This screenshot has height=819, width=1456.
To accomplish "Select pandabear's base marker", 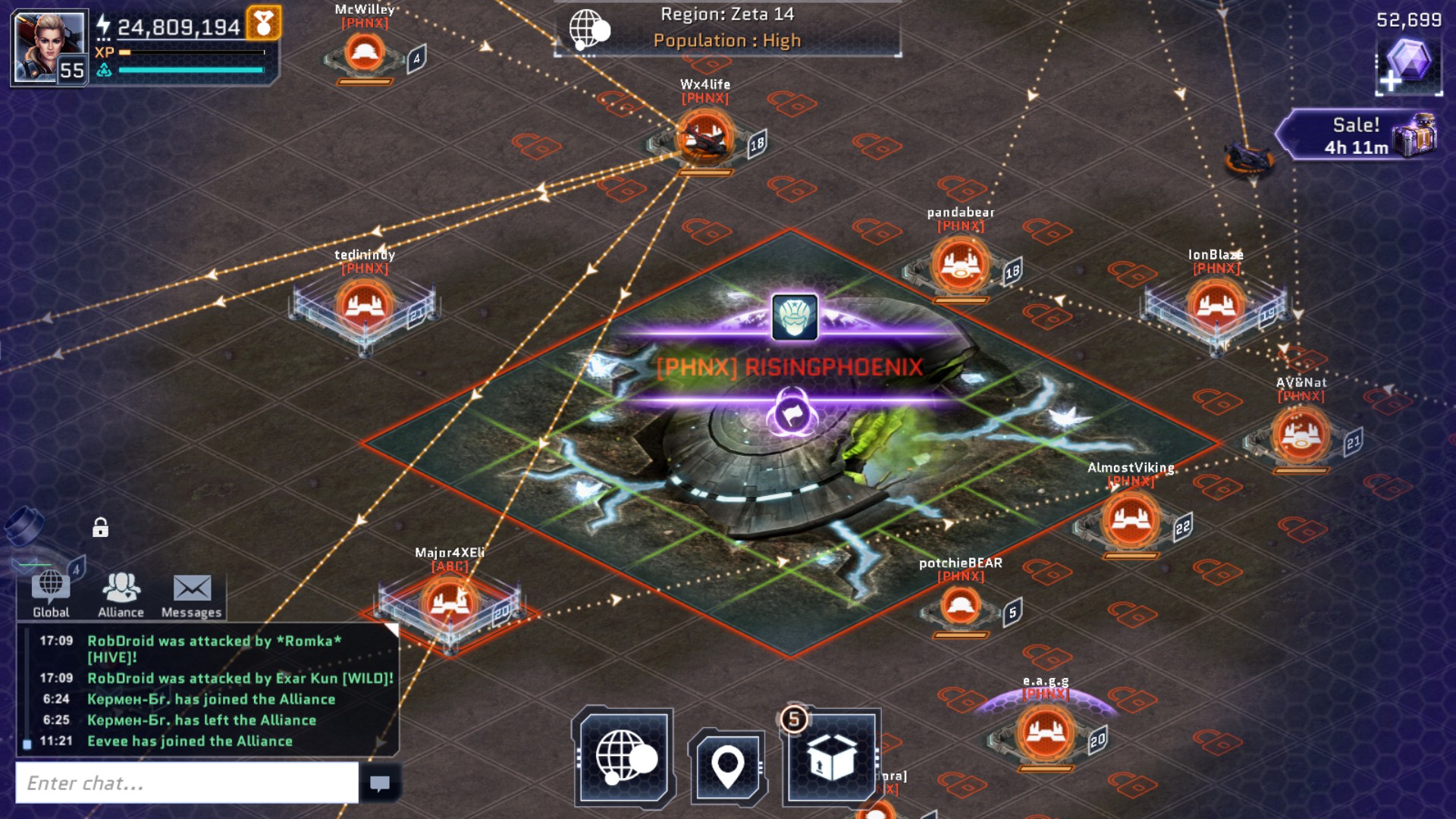I will [x=960, y=265].
